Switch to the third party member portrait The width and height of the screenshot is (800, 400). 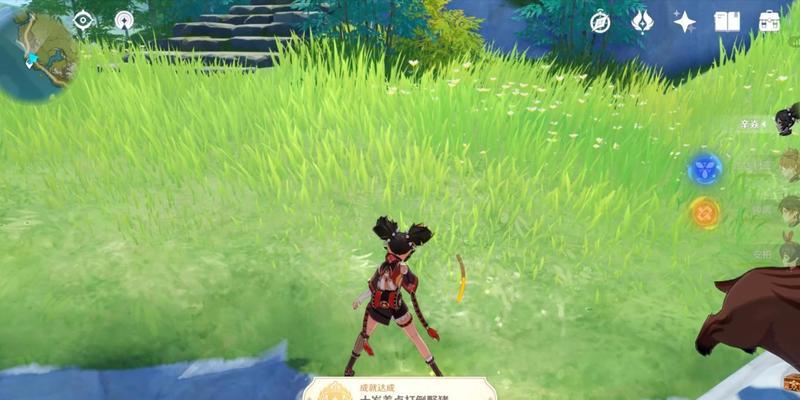pyautogui.click(x=788, y=209)
